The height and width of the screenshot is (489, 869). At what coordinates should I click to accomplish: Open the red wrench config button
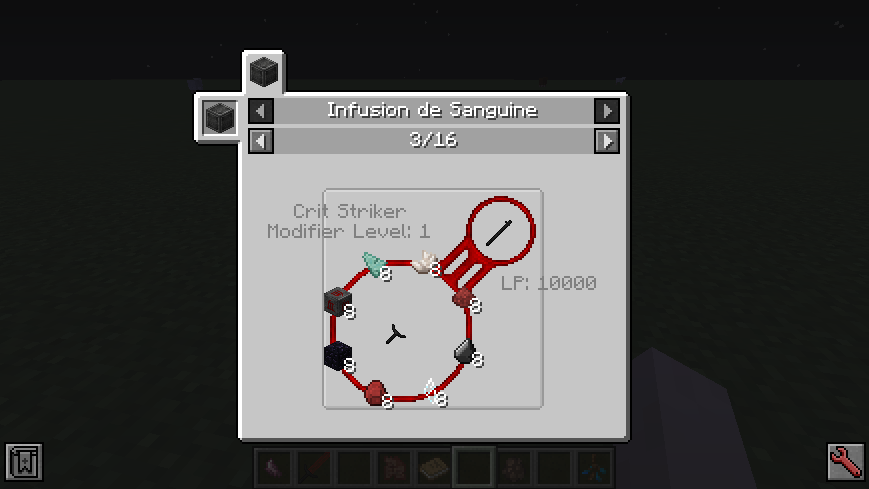[845, 461]
